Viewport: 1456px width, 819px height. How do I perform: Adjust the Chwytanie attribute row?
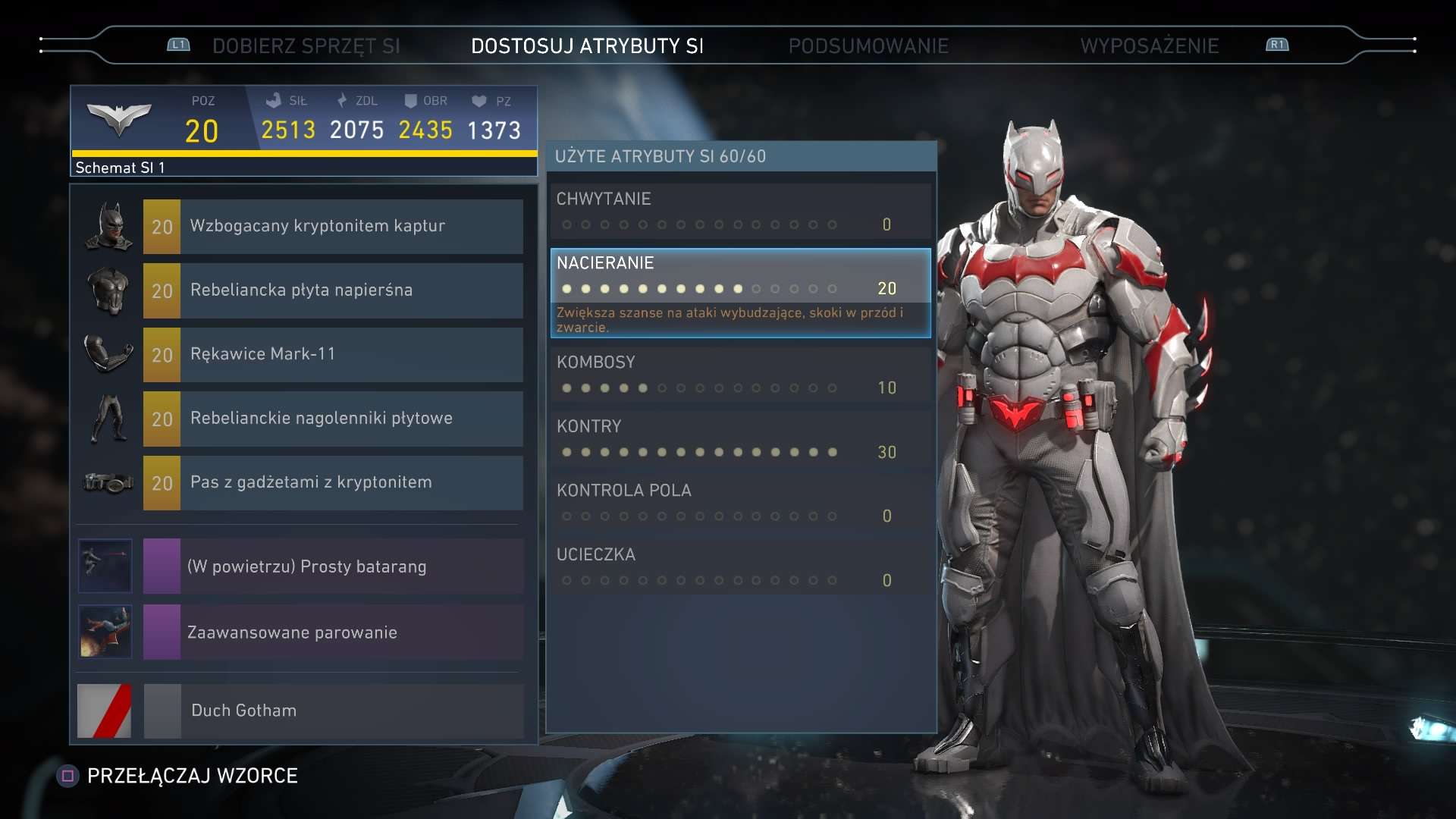pyautogui.click(x=740, y=212)
